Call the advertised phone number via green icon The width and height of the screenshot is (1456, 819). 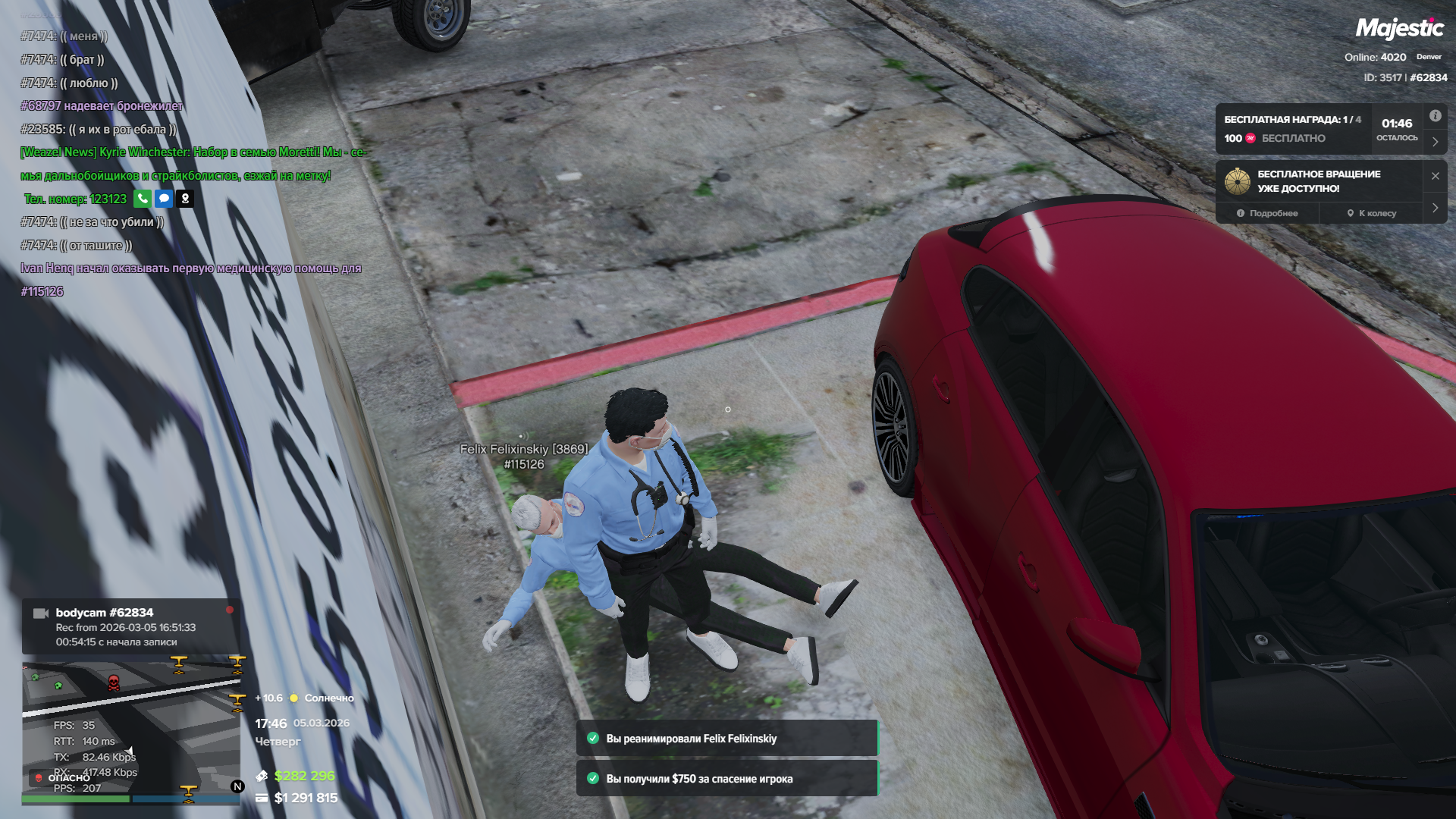click(143, 199)
